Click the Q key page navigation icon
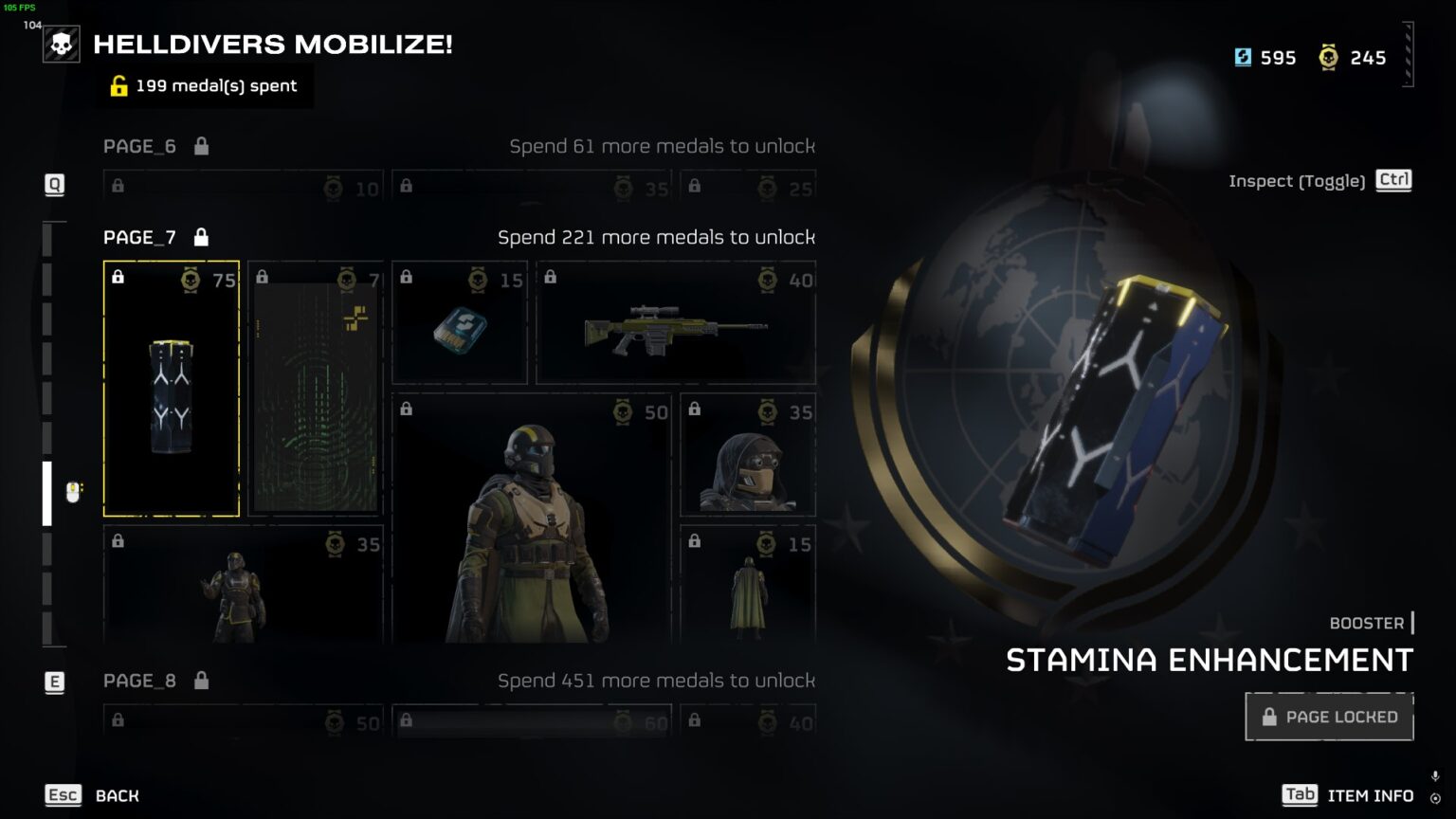The image size is (1456, 819). (x=54, y=185)
